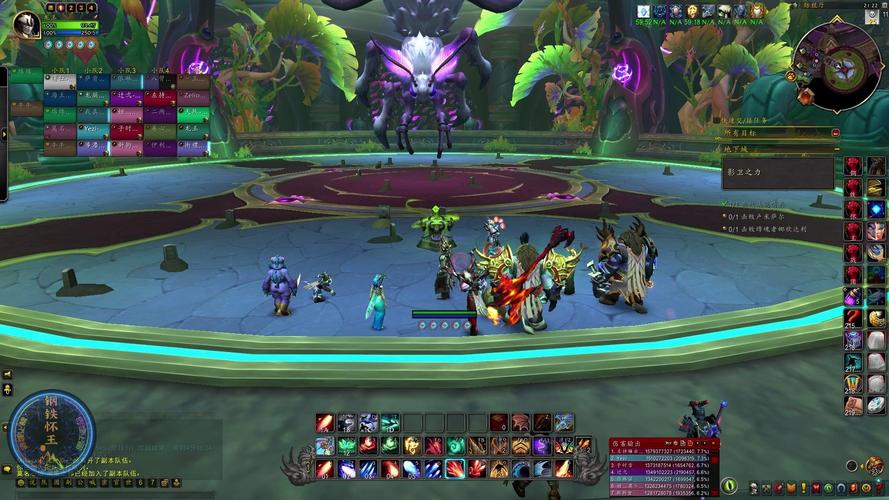Expand the raid manager side arrow
Image resolution: width=889 pixels, height=500 pixels.
point(4,133)
